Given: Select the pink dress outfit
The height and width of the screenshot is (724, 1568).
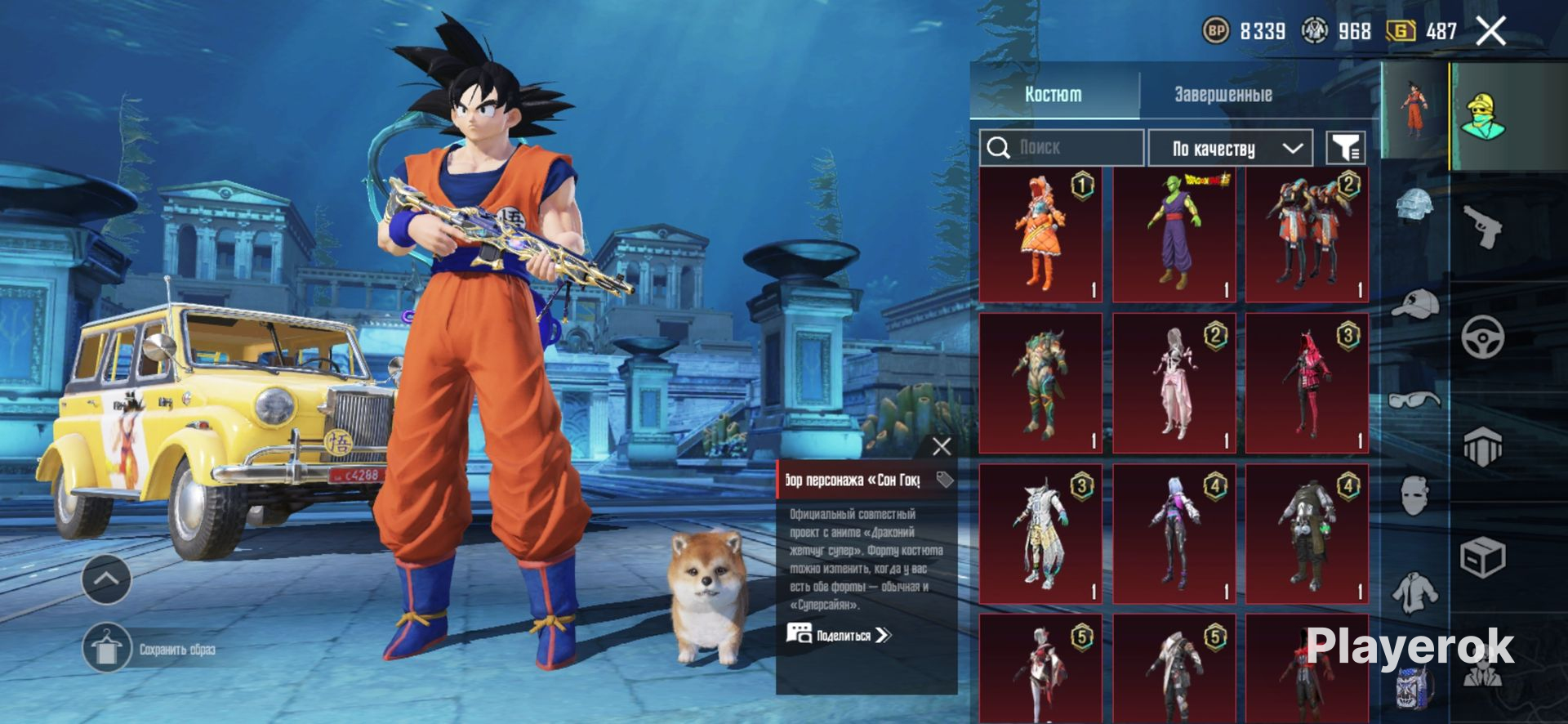Looking at the screenshot, I should (x=1174, y=384).
